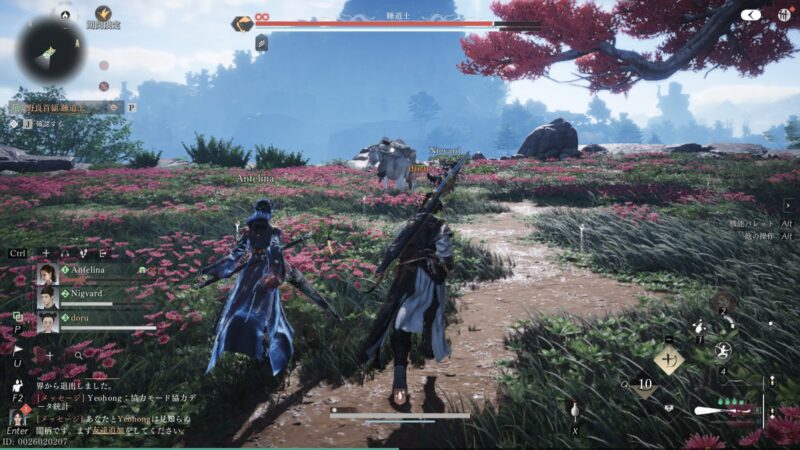This screenshot has height=450, width=800.
Task: Activate the diamond-shaped central skill icon
Action: pyautogui.click(x=667, y=357)
